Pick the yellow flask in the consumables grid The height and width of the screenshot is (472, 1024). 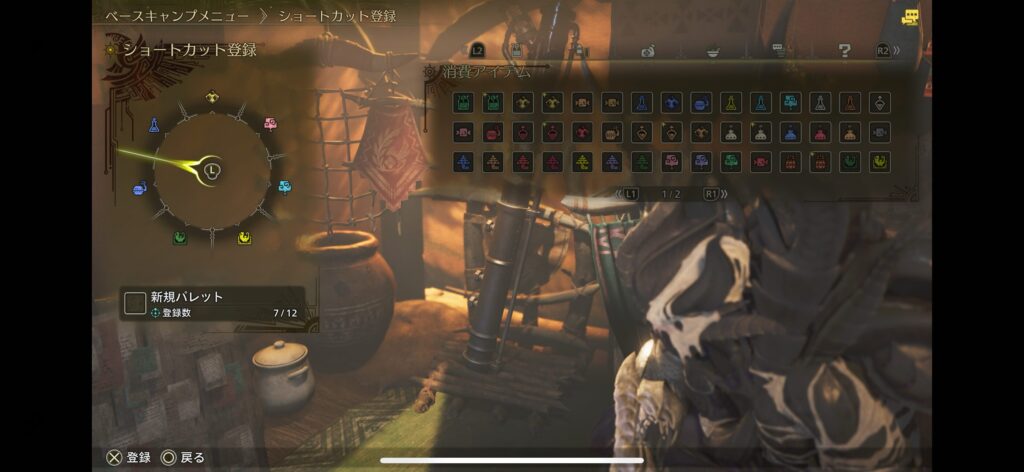(x=731, y=102)
